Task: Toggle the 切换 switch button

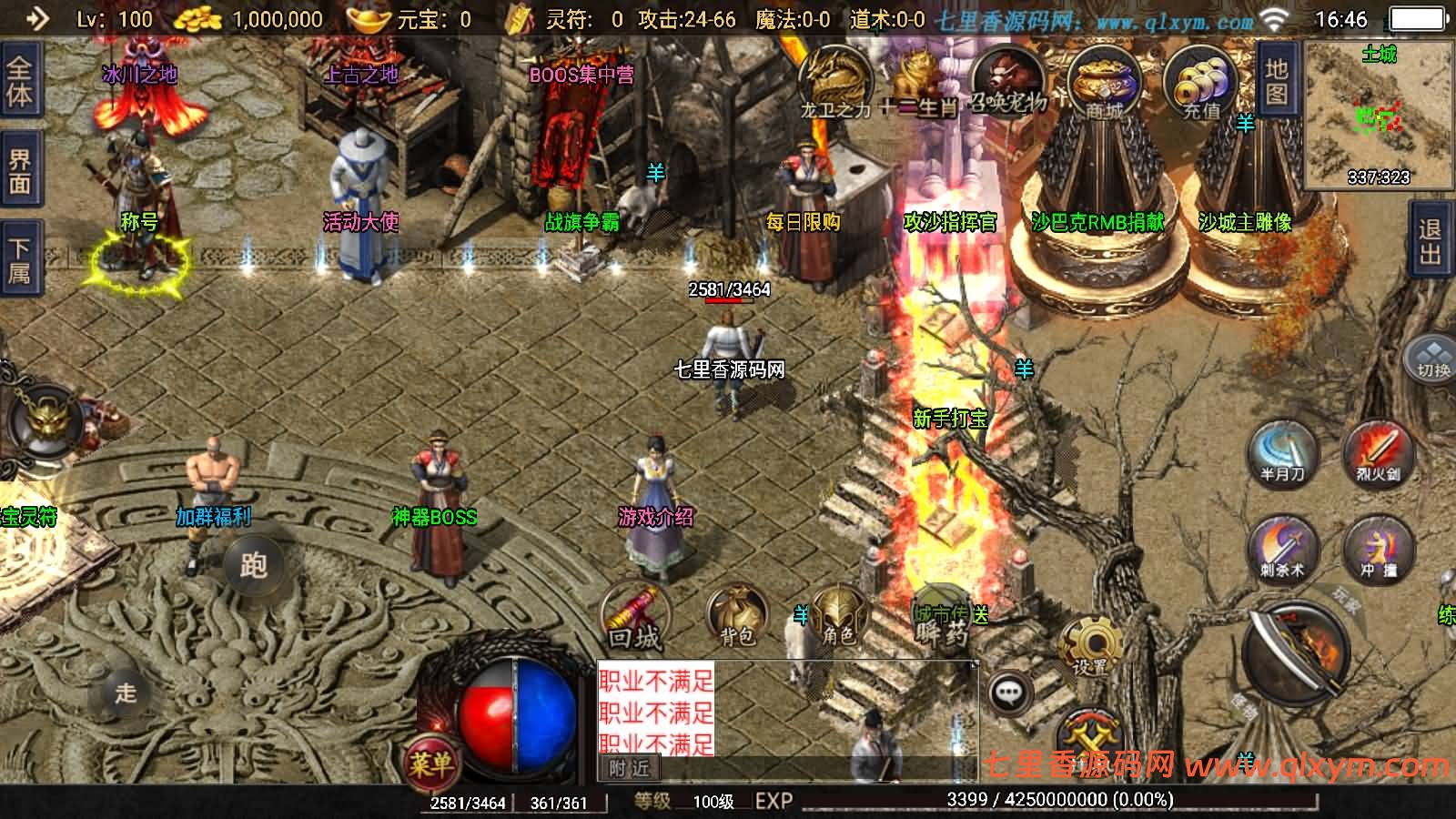Action: click(1432, 358)
